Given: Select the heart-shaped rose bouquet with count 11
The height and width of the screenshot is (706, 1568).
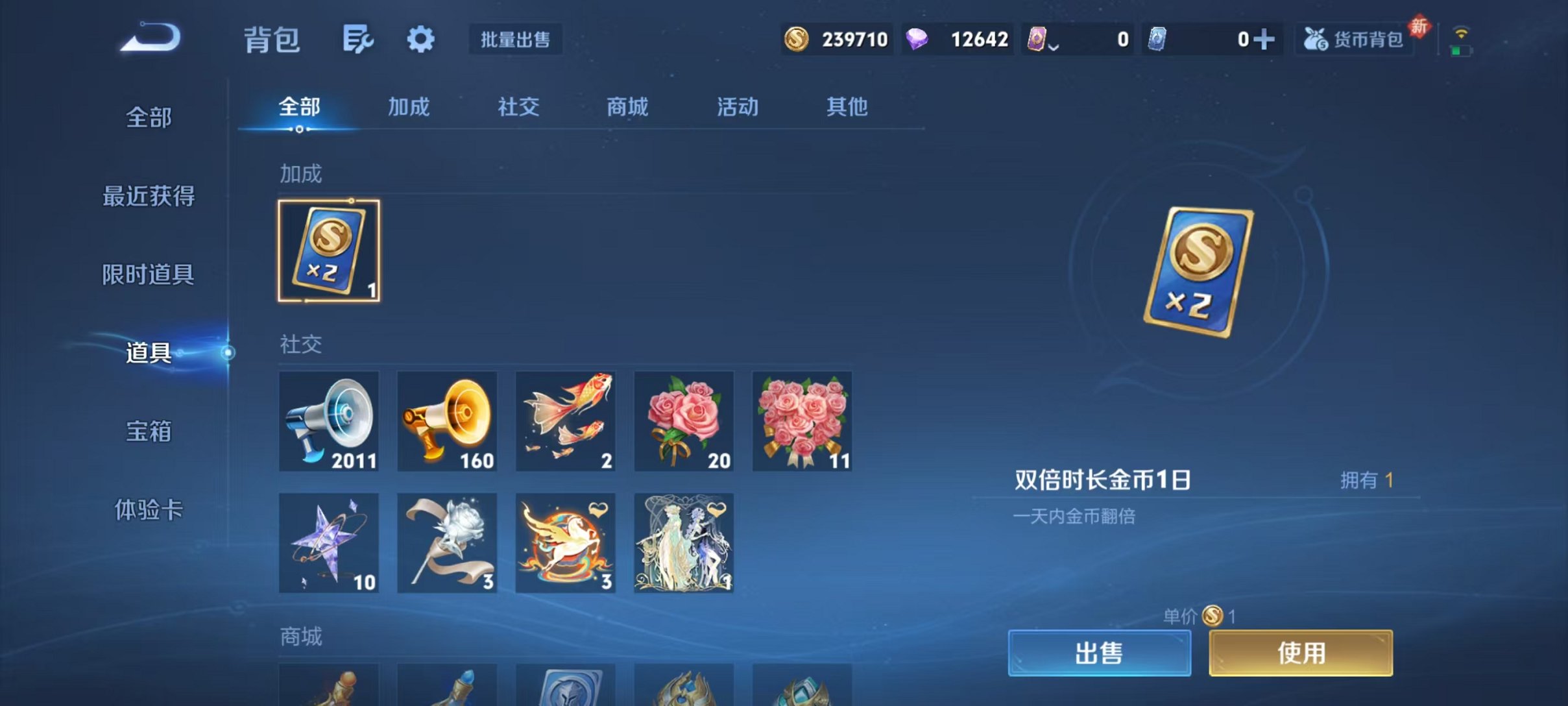Looking at the screenshot, I should 802,420.
